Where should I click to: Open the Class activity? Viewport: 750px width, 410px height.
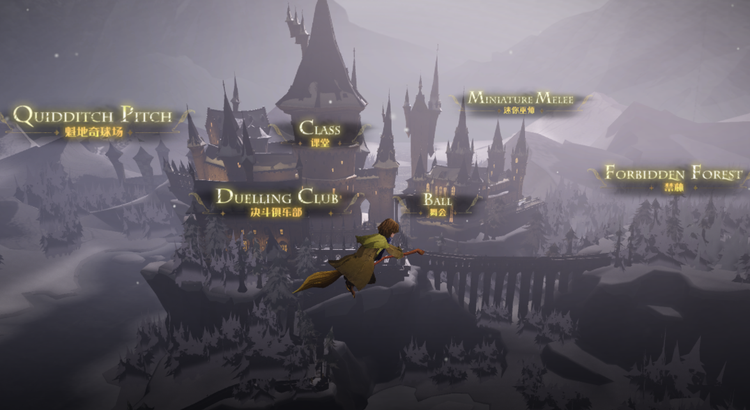tap(320, 131)
